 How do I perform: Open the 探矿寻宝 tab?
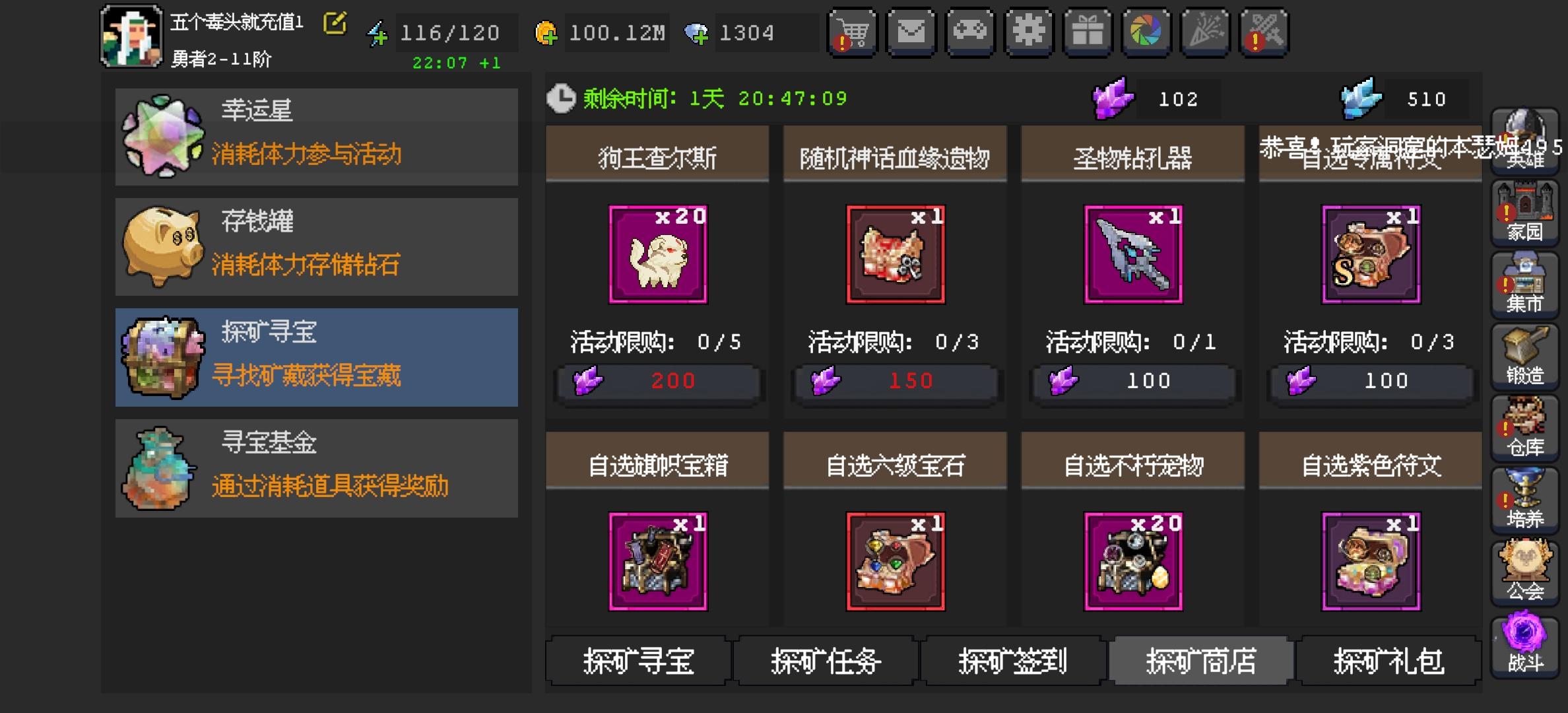(x=639, y=662)
